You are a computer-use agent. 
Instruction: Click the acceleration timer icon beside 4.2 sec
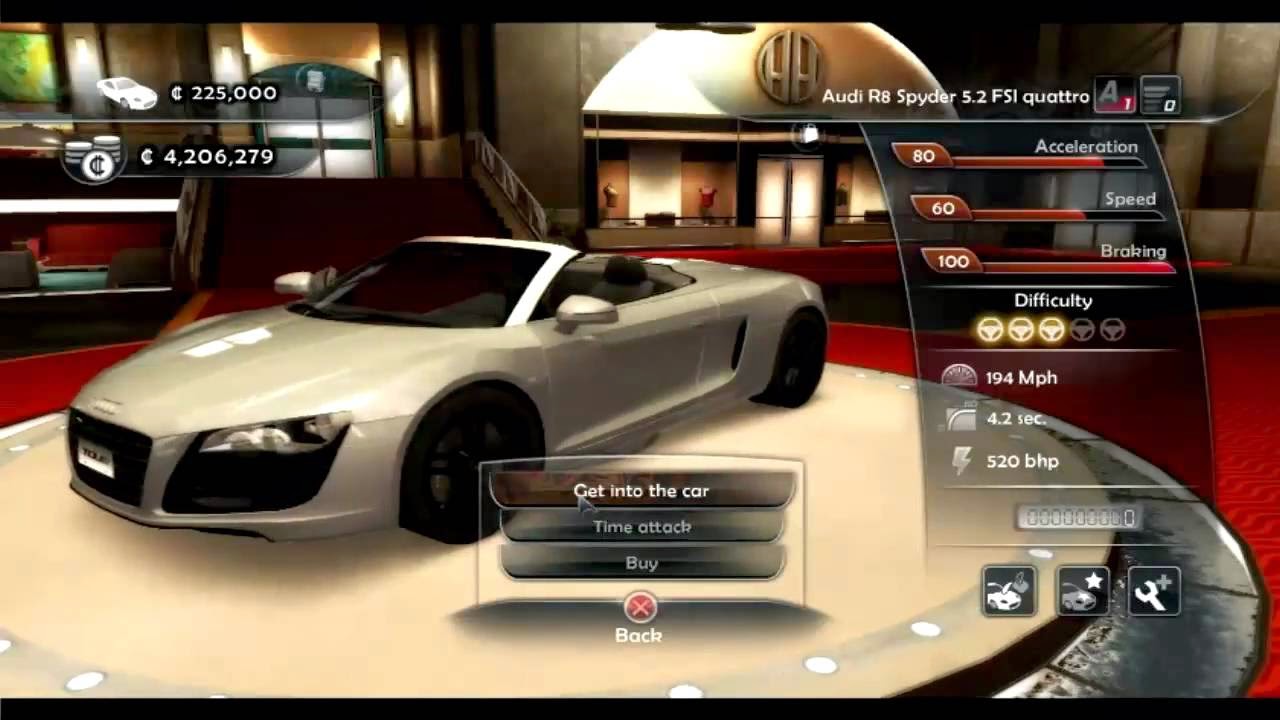tap(960, 419)
